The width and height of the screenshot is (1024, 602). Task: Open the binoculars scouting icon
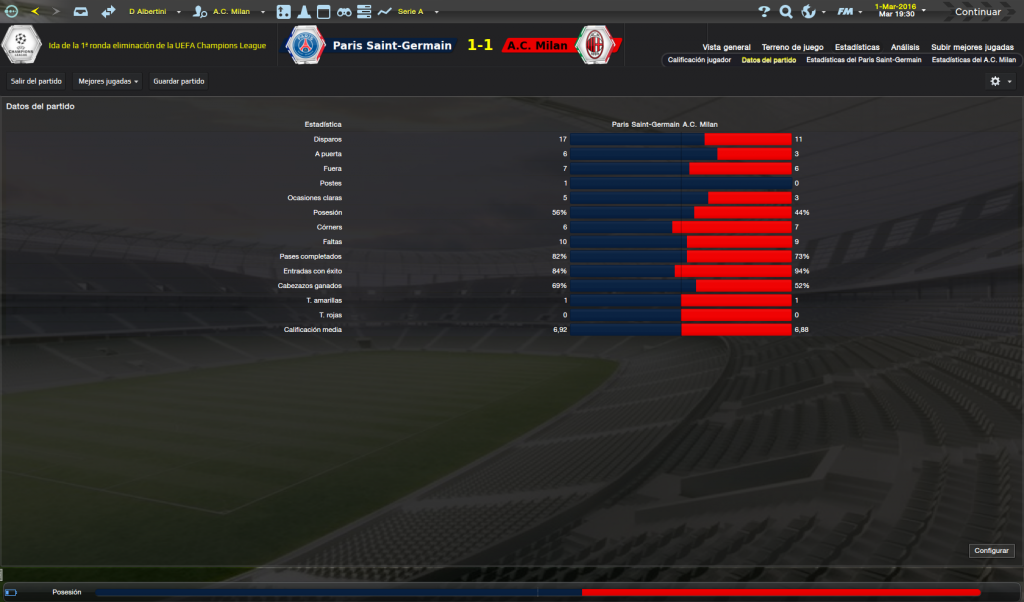343,12
